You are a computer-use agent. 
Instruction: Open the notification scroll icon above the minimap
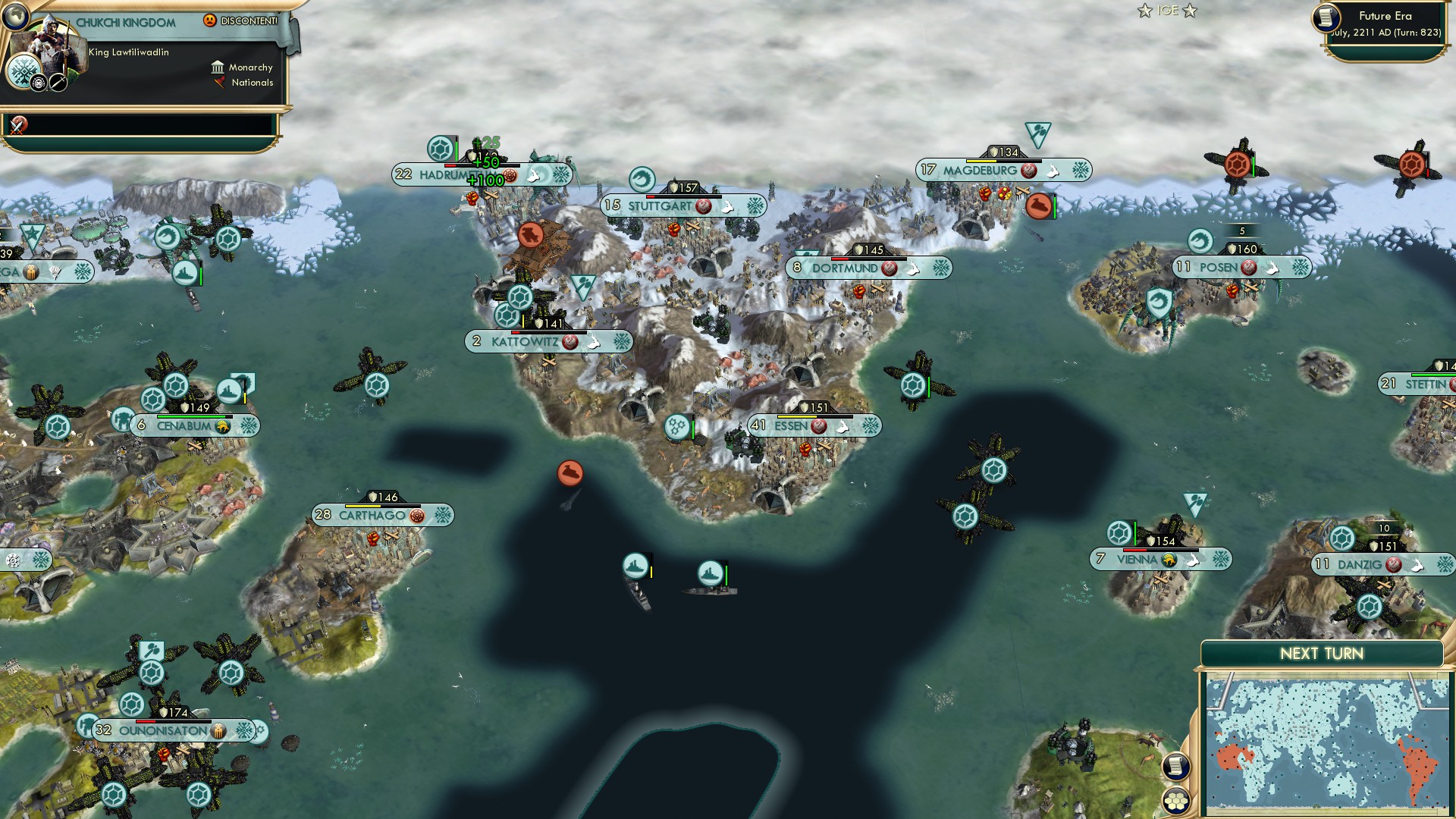1176,766
